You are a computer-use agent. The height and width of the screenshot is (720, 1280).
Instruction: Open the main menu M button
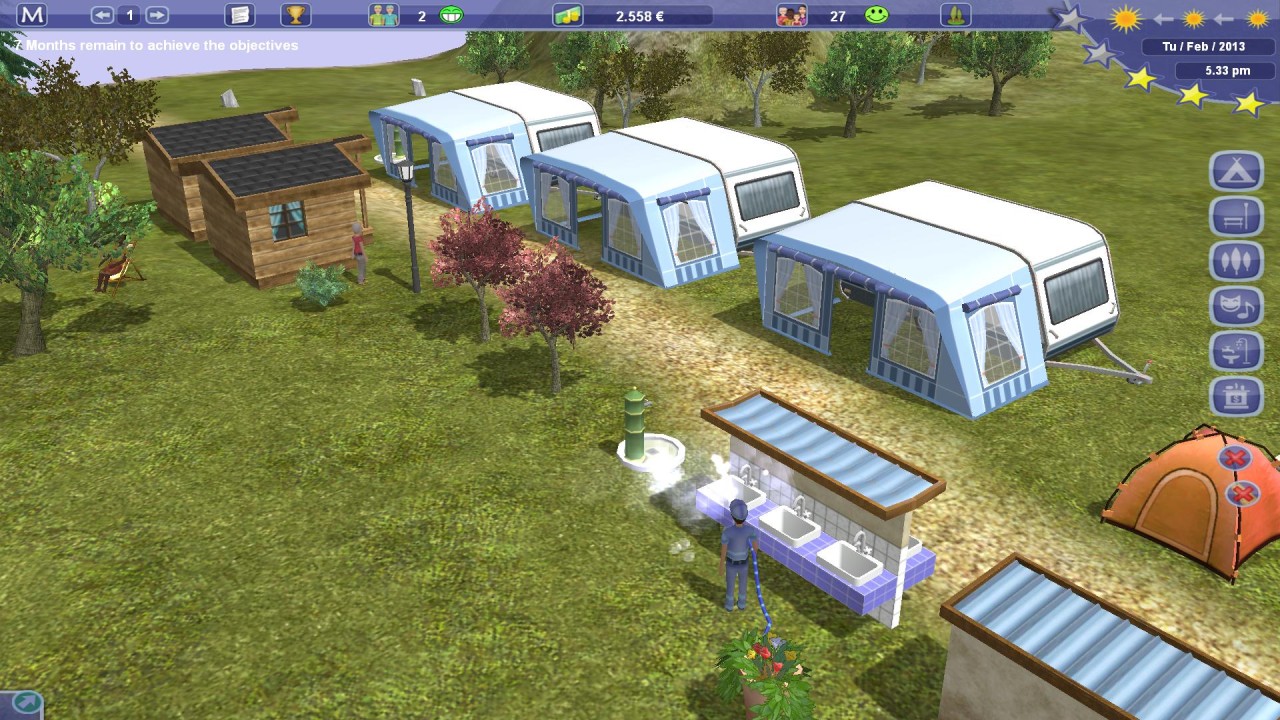(x=32, y=15)
